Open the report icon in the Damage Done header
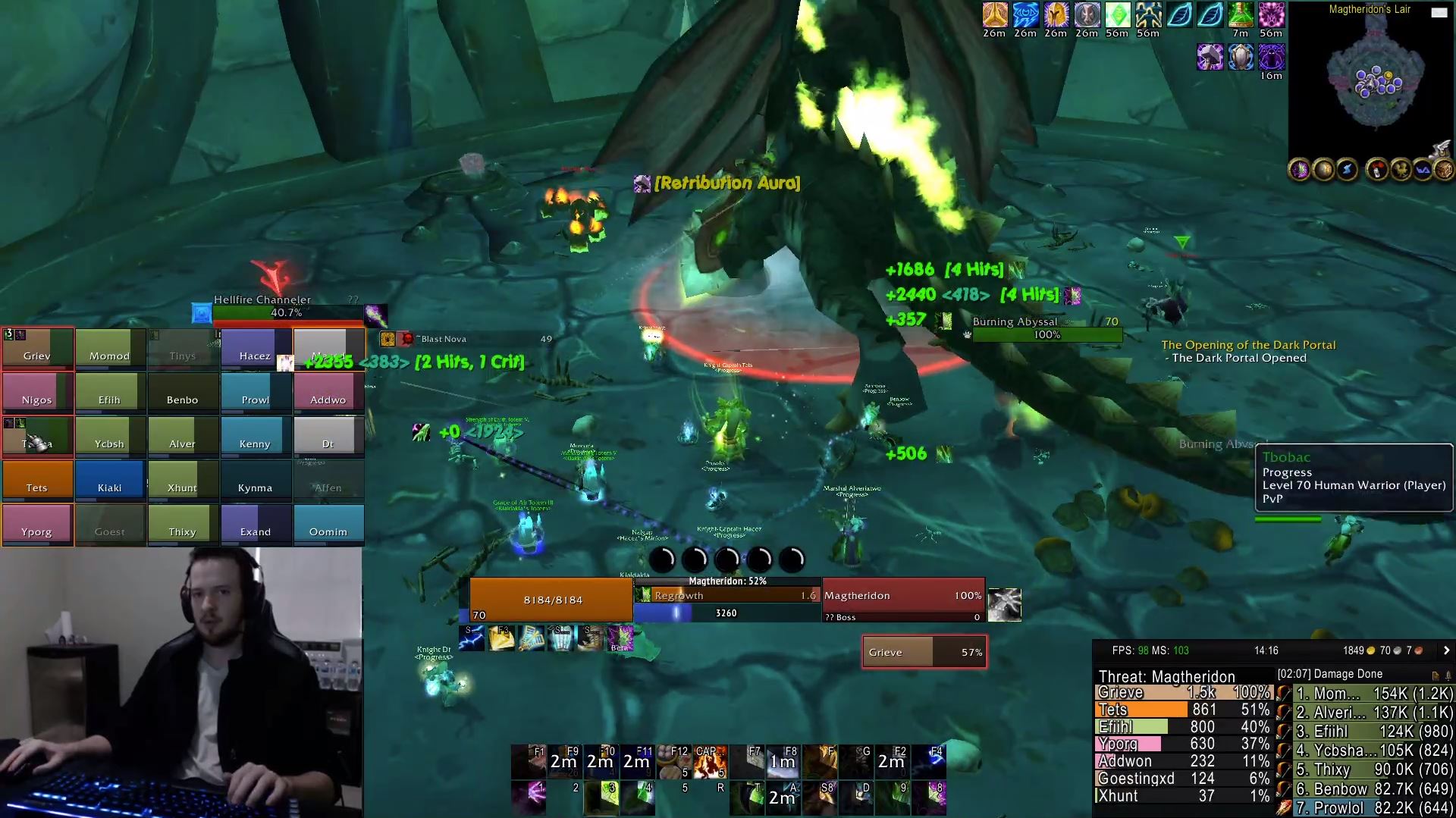1456x818 pixels. tap(1436, 675)
